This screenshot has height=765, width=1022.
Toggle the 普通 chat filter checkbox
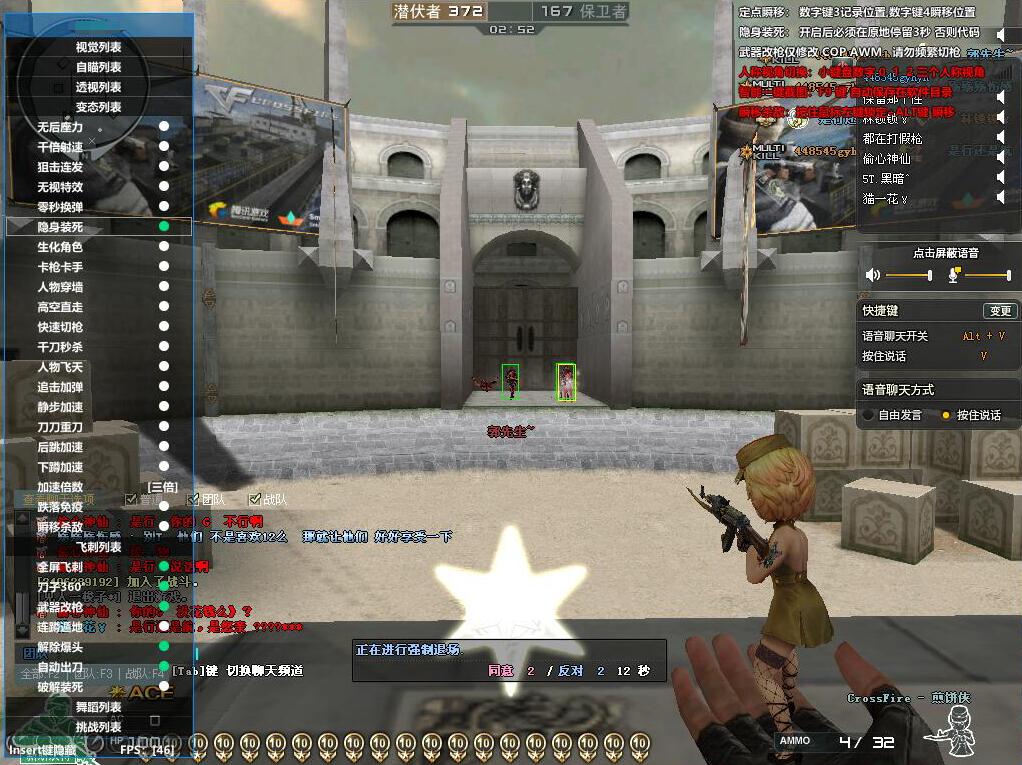131,499
